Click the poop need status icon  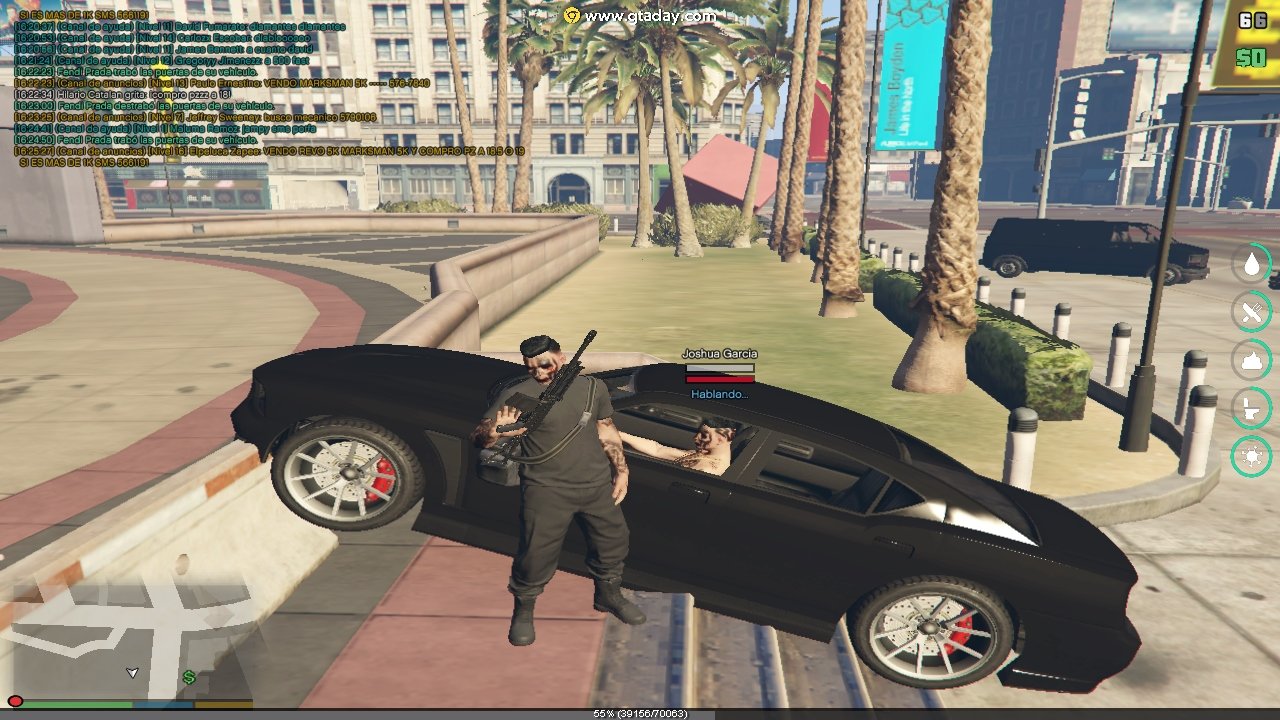click(1251, 360)
